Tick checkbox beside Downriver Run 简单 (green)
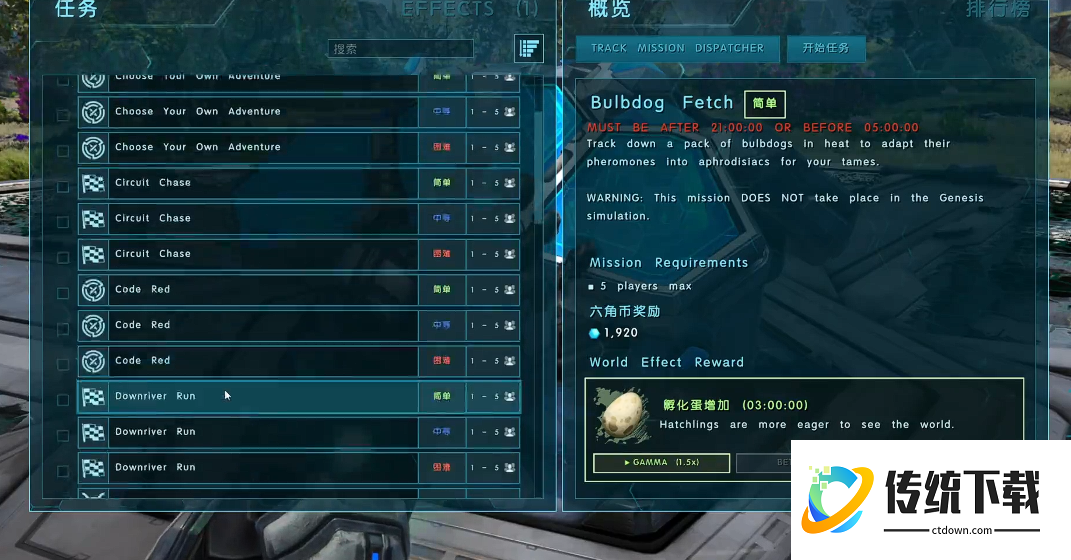The height and width of the screenshot is (560, 1071). 63,400
